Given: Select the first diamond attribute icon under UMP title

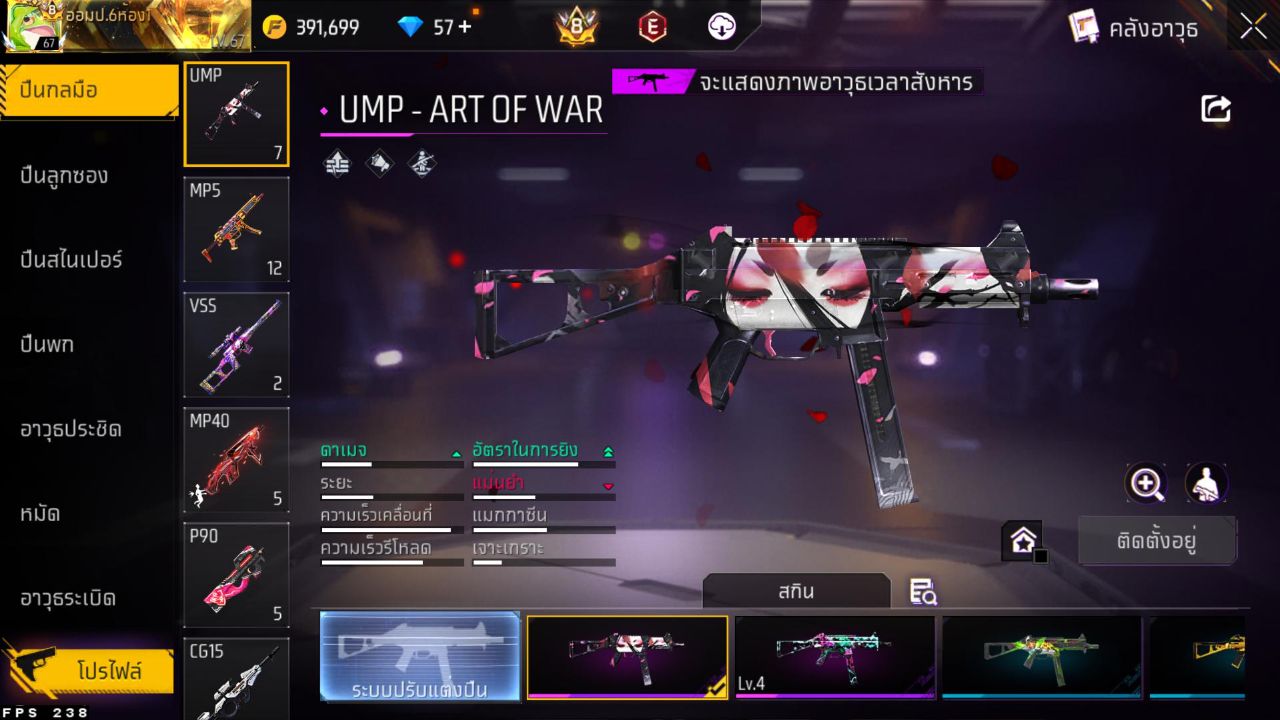Looking at the screenshot, I should point(335,161).
